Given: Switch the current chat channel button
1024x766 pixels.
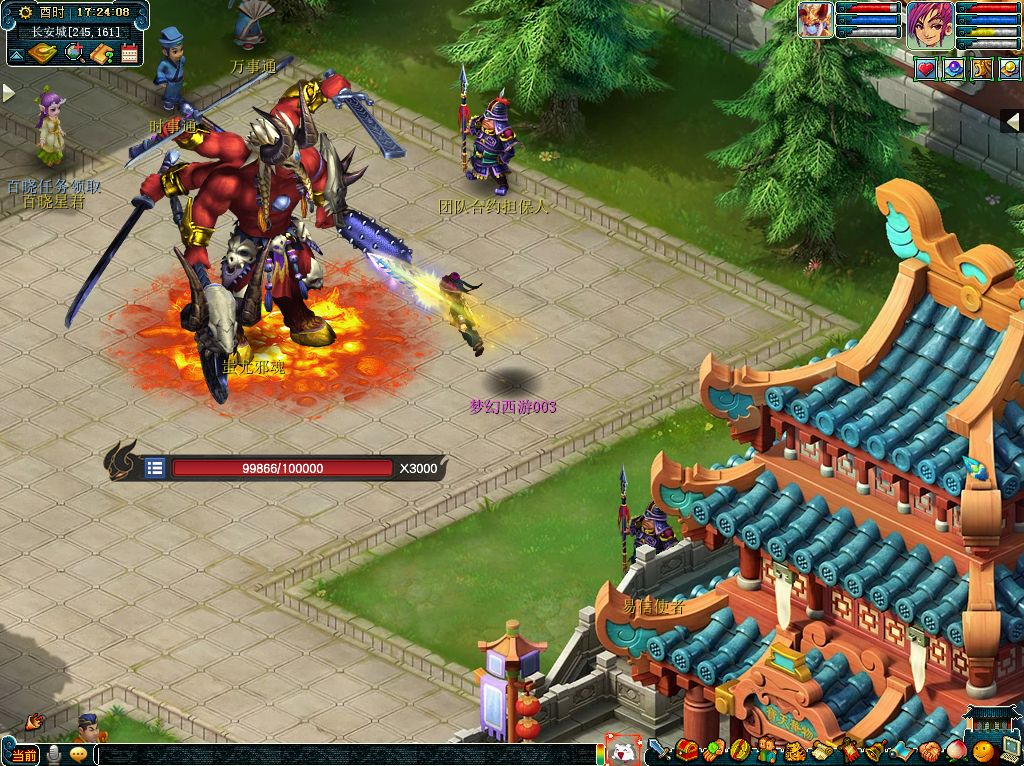Looking at the screenshot, I should tap(22, 755).
